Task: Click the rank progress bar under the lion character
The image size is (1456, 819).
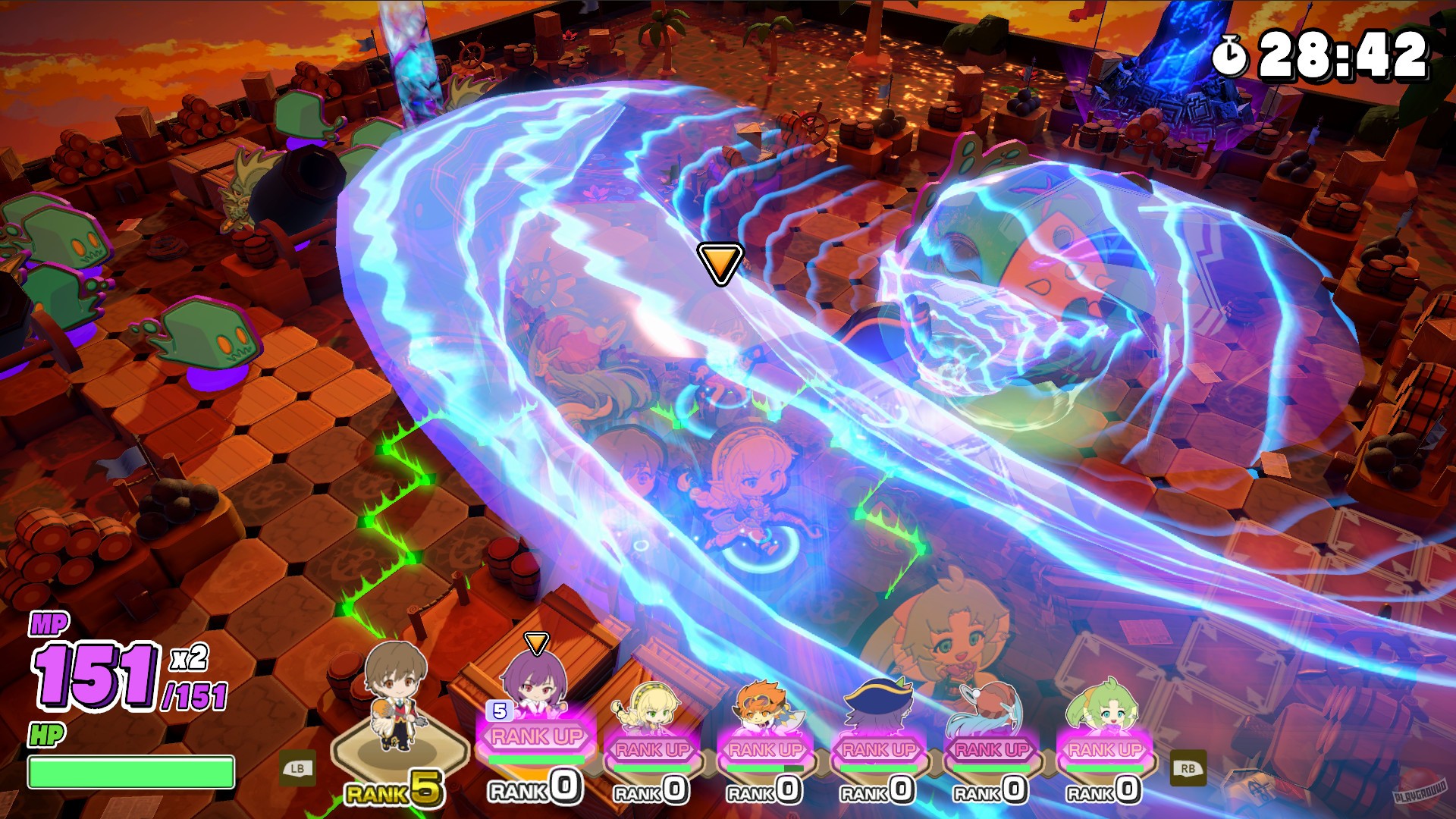Action: click(764, 767)
